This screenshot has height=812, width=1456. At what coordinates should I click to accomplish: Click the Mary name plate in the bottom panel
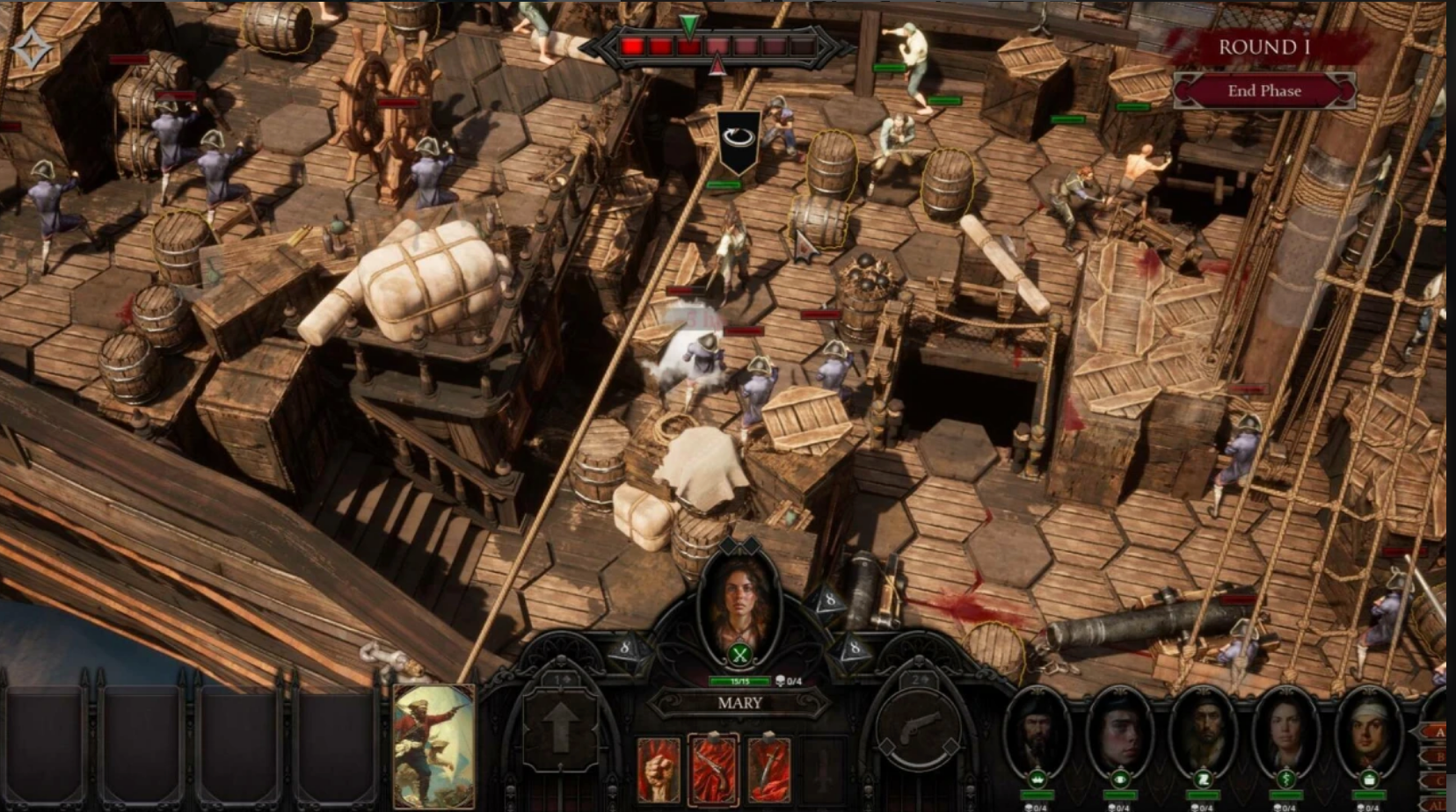click(741, 704)
